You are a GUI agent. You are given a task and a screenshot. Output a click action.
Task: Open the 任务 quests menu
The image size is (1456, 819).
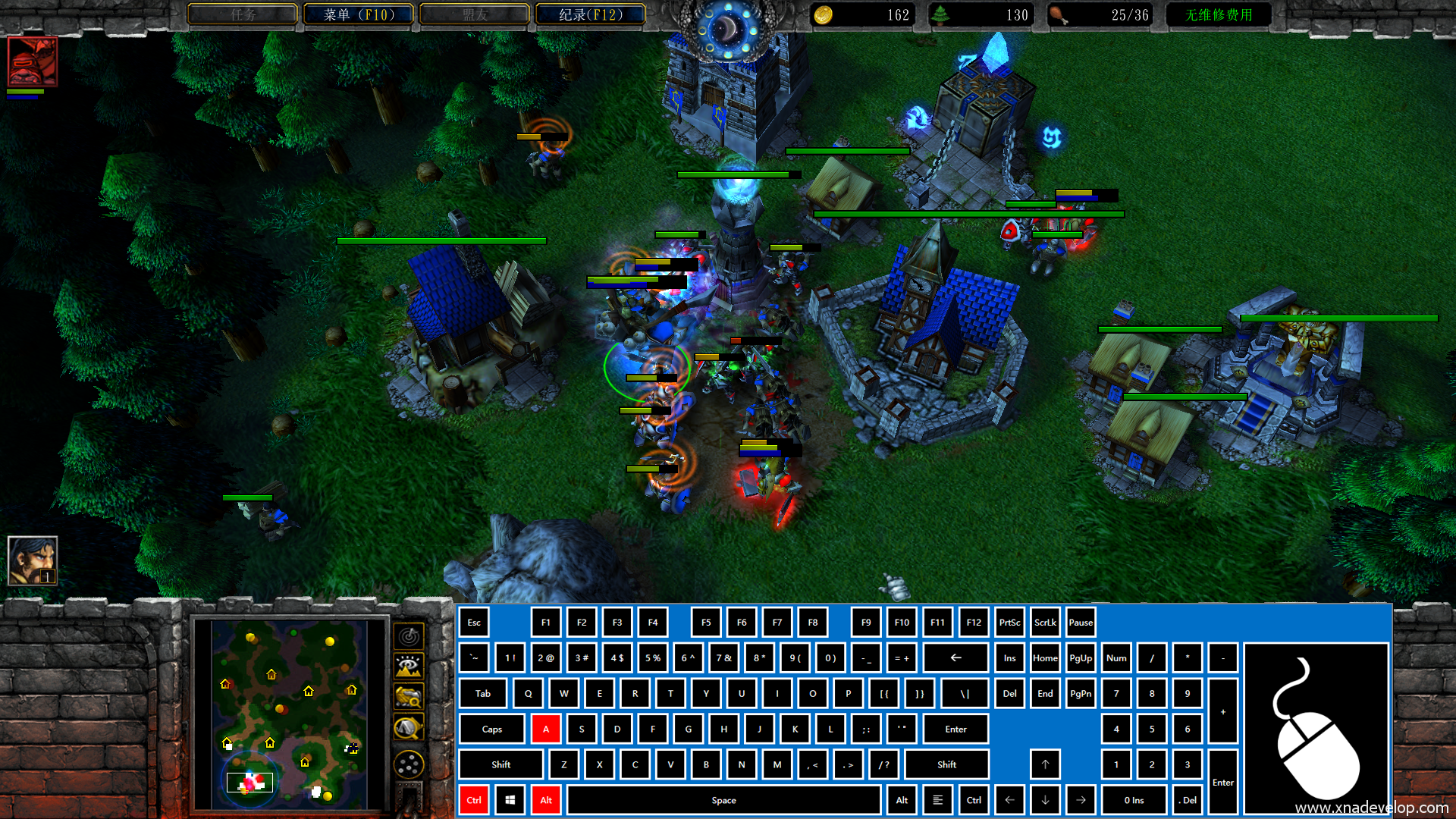243,14
